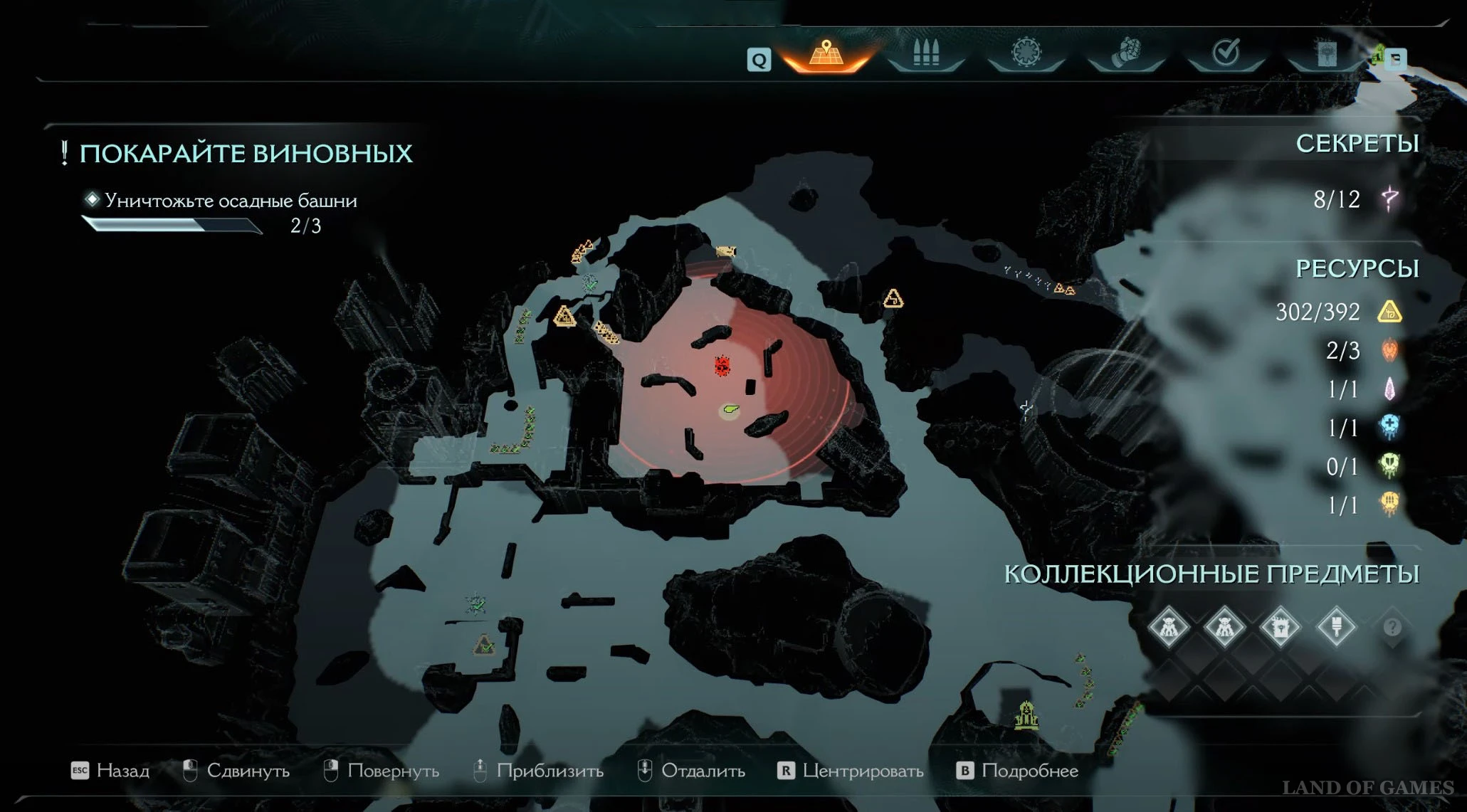This screenshot has height=812, width=1467.
Task: Select the secrets 8/12 legend icon
Action: pyautogui.click(x=1389, y=199)
